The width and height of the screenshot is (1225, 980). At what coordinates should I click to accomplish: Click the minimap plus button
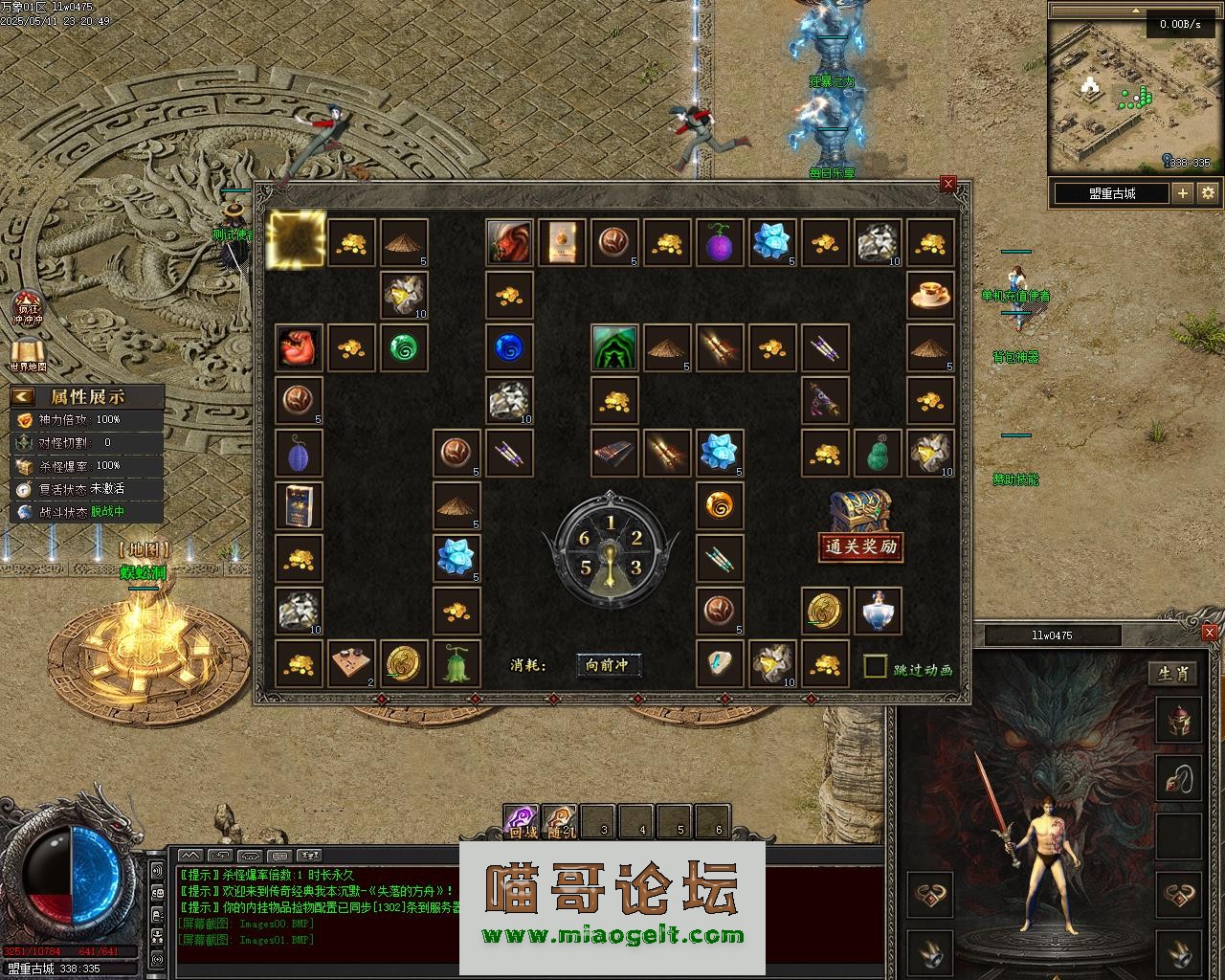click(x=1184, y=192)
